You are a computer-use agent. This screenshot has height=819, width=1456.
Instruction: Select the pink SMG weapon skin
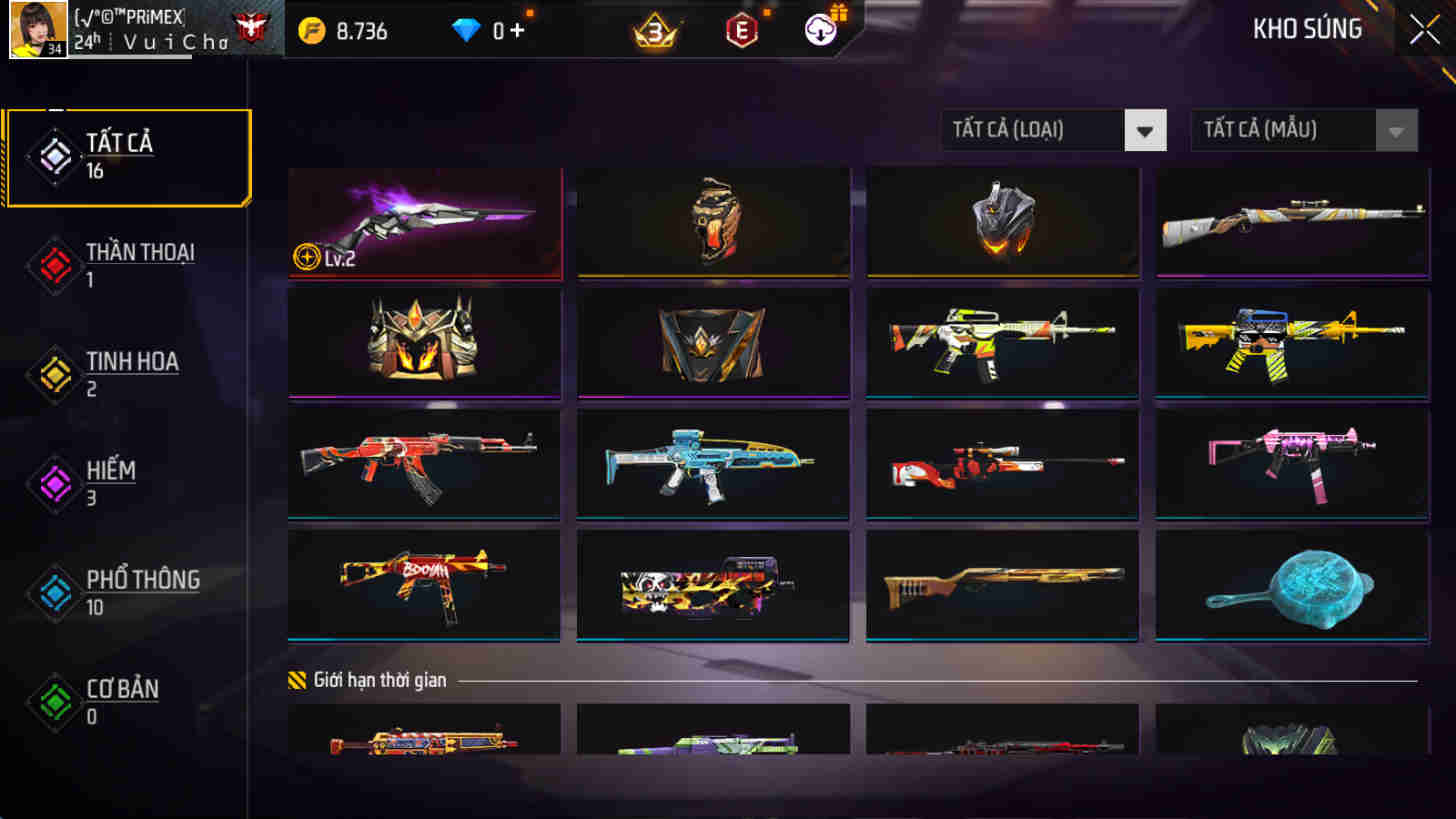point(1291,465)
